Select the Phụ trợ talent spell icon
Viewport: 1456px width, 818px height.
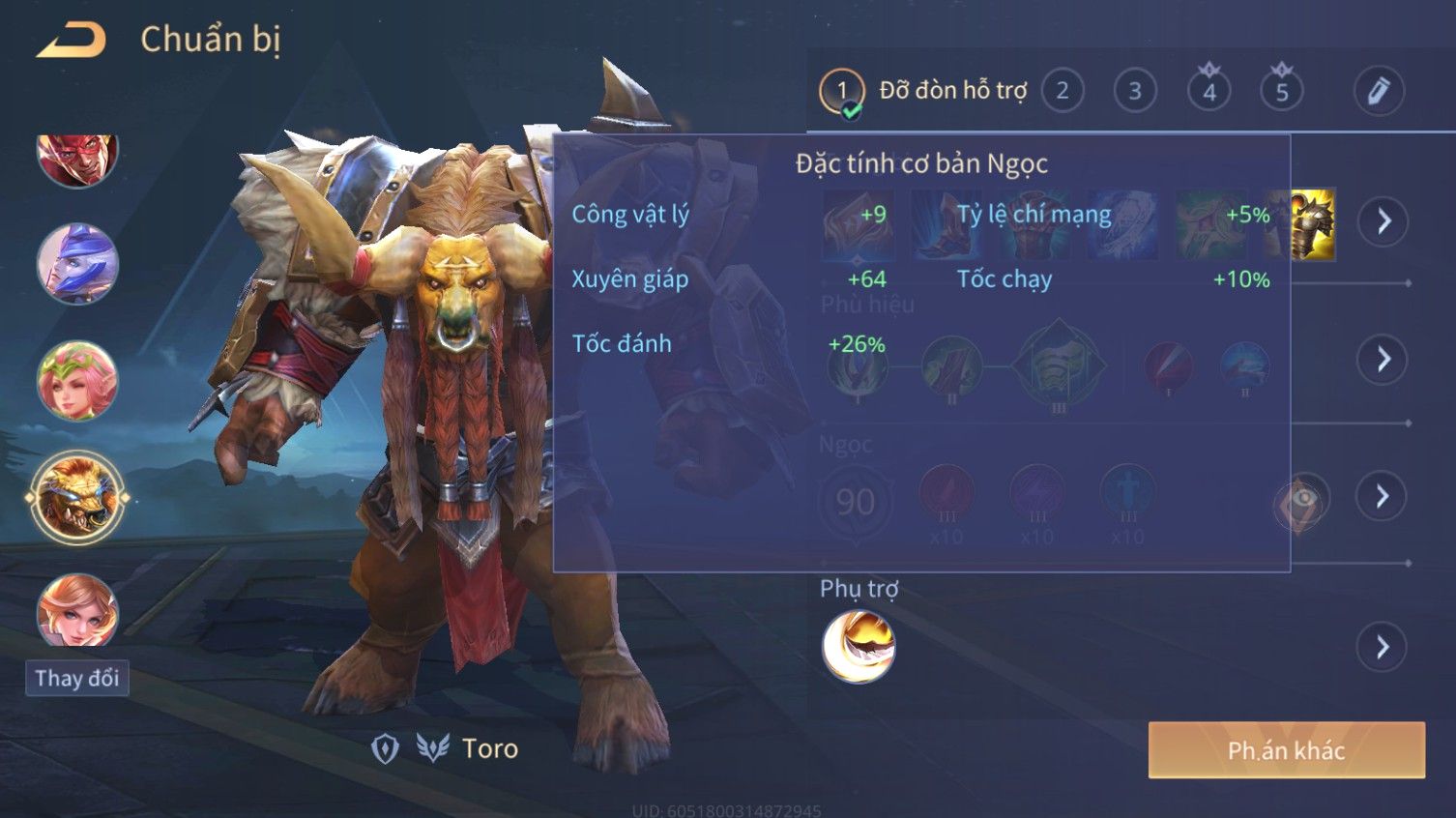click(x=859, y=647)
